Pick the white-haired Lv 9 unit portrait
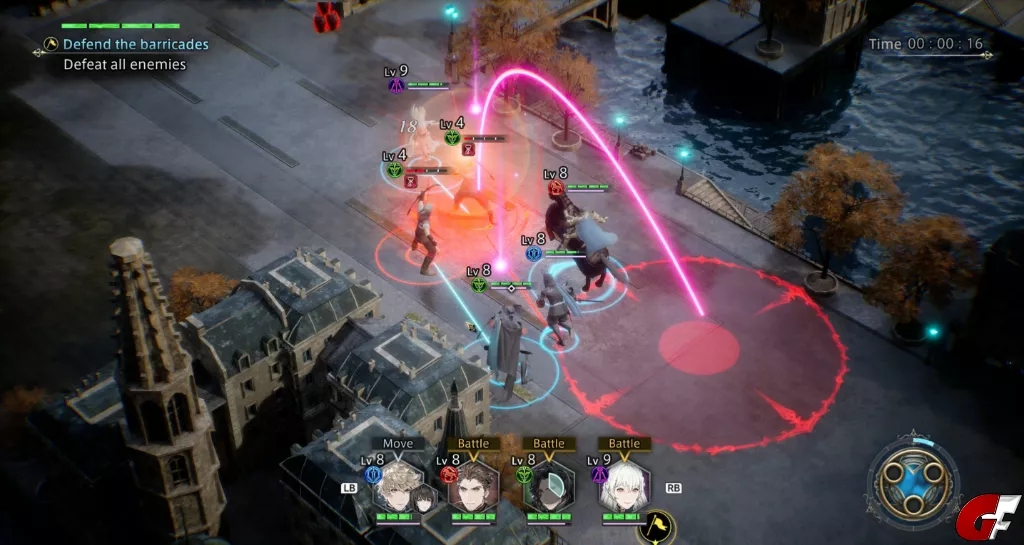1024x545 pixels. 624,486
